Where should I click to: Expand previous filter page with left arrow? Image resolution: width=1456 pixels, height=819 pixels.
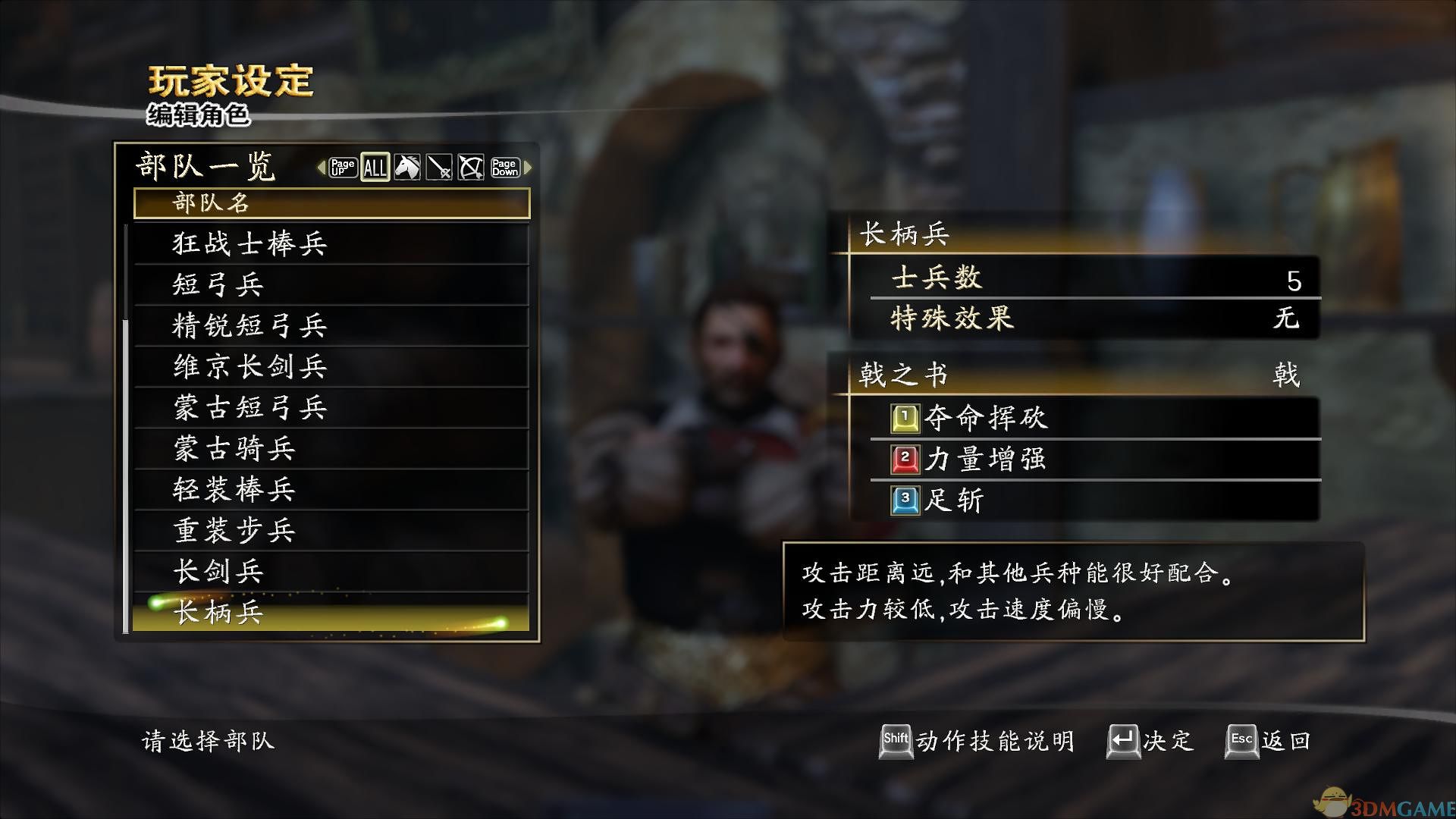[322, 168]
